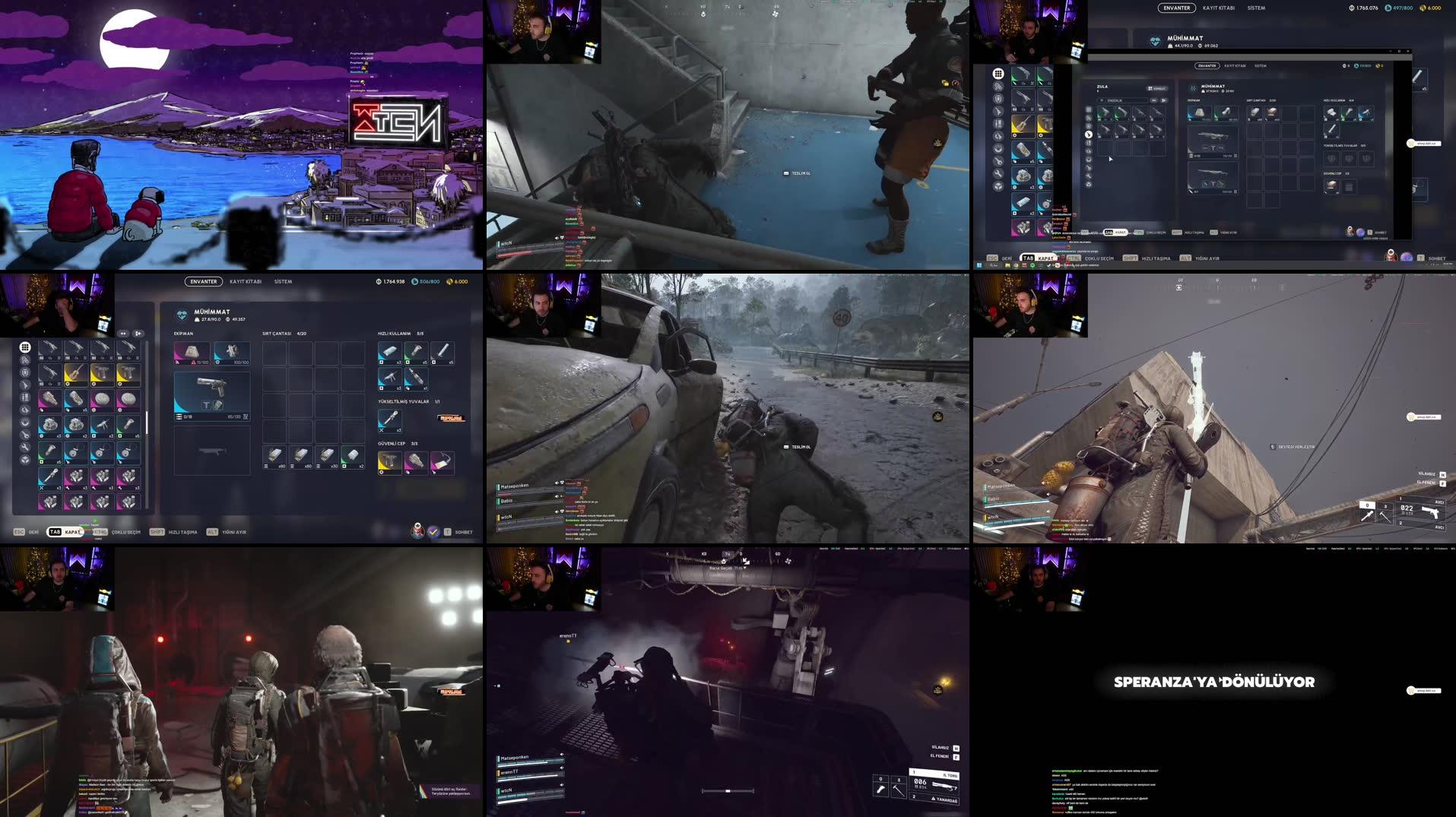
Task: Select the weapons category icon in the inventory sidebar
Action: [x=25, y=384]
